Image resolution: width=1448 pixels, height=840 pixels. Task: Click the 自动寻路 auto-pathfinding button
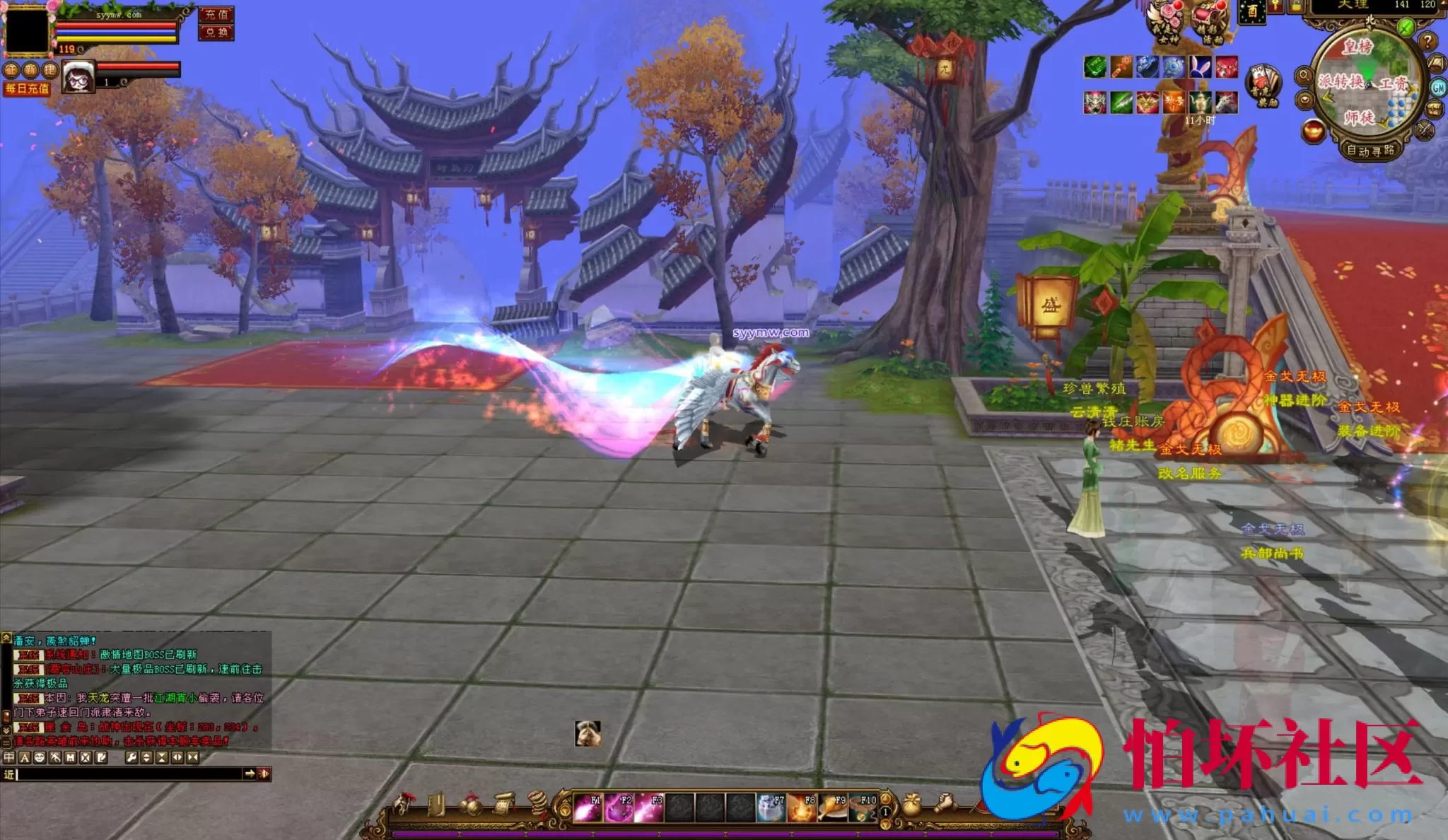(1370, 150)
